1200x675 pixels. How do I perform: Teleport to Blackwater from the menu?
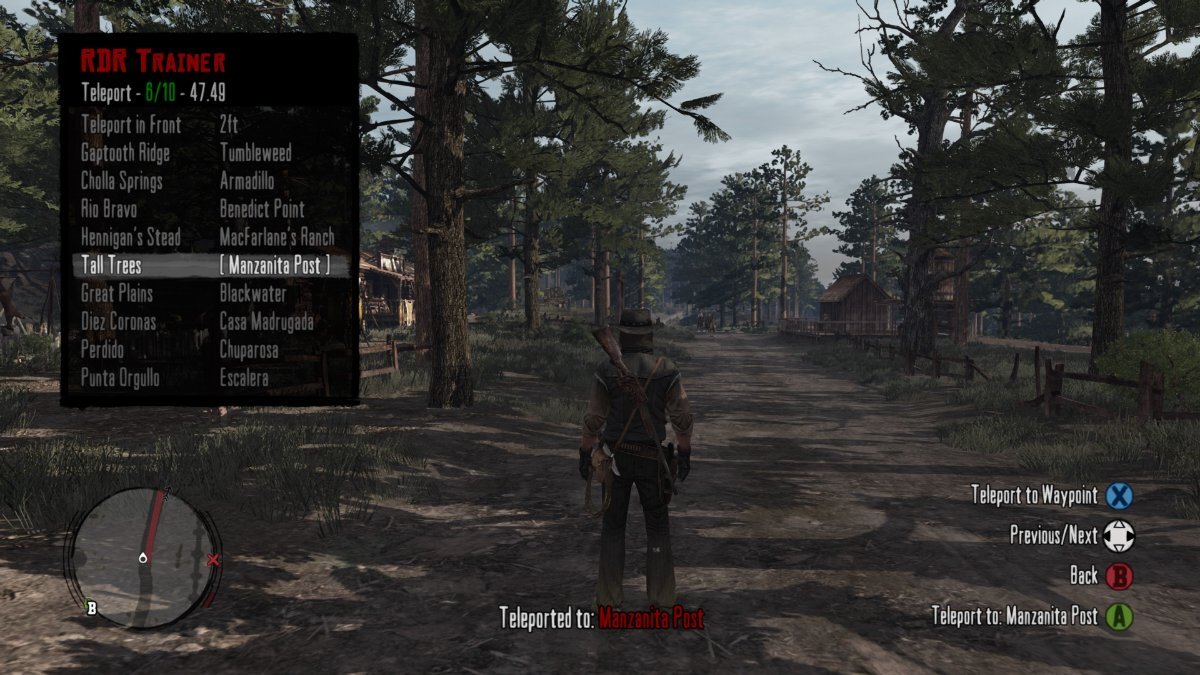[x=253, y=294]
